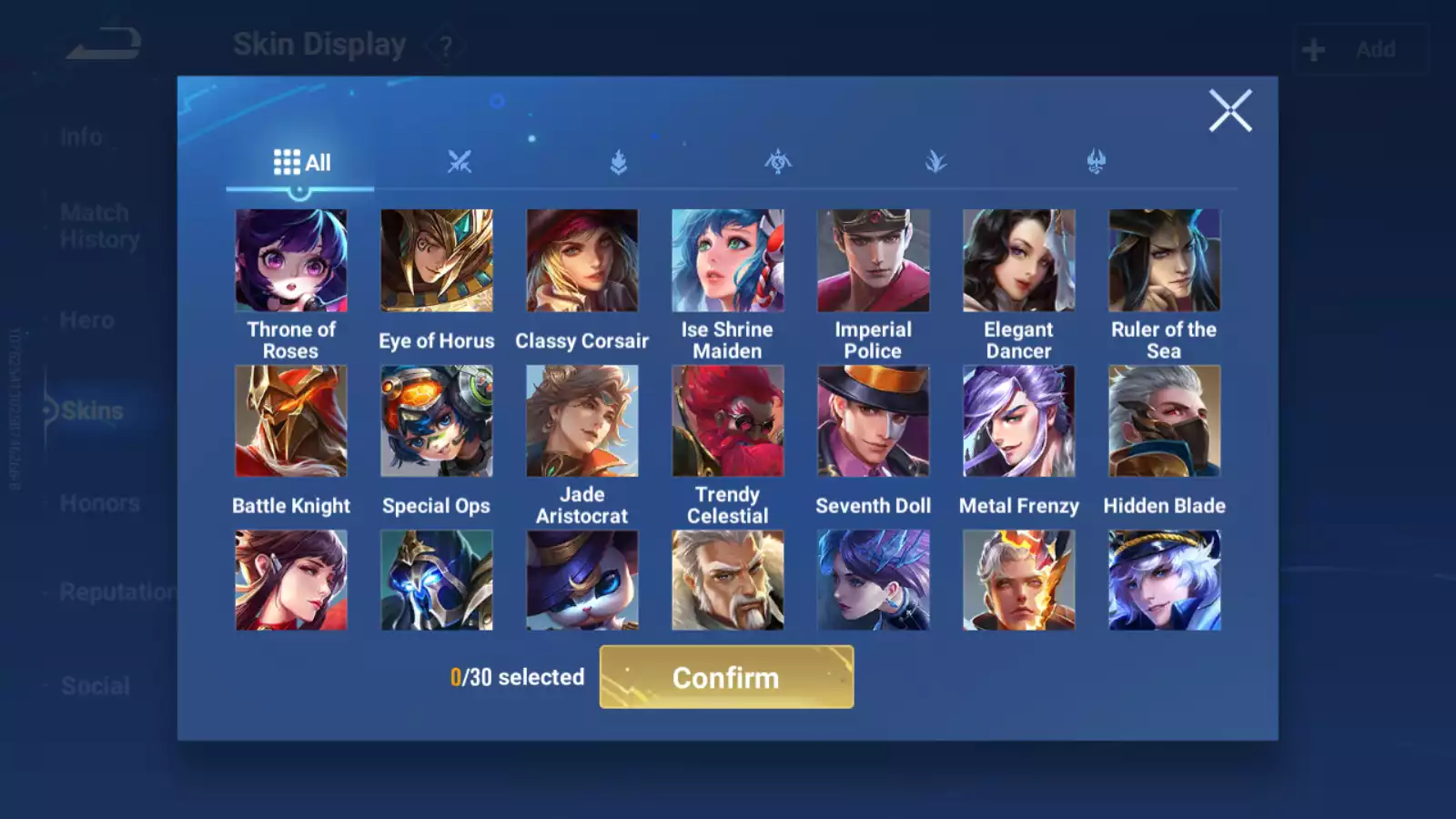
Task: Select the Elegant Dancer skin
Action: click(x=1018, y=261)
